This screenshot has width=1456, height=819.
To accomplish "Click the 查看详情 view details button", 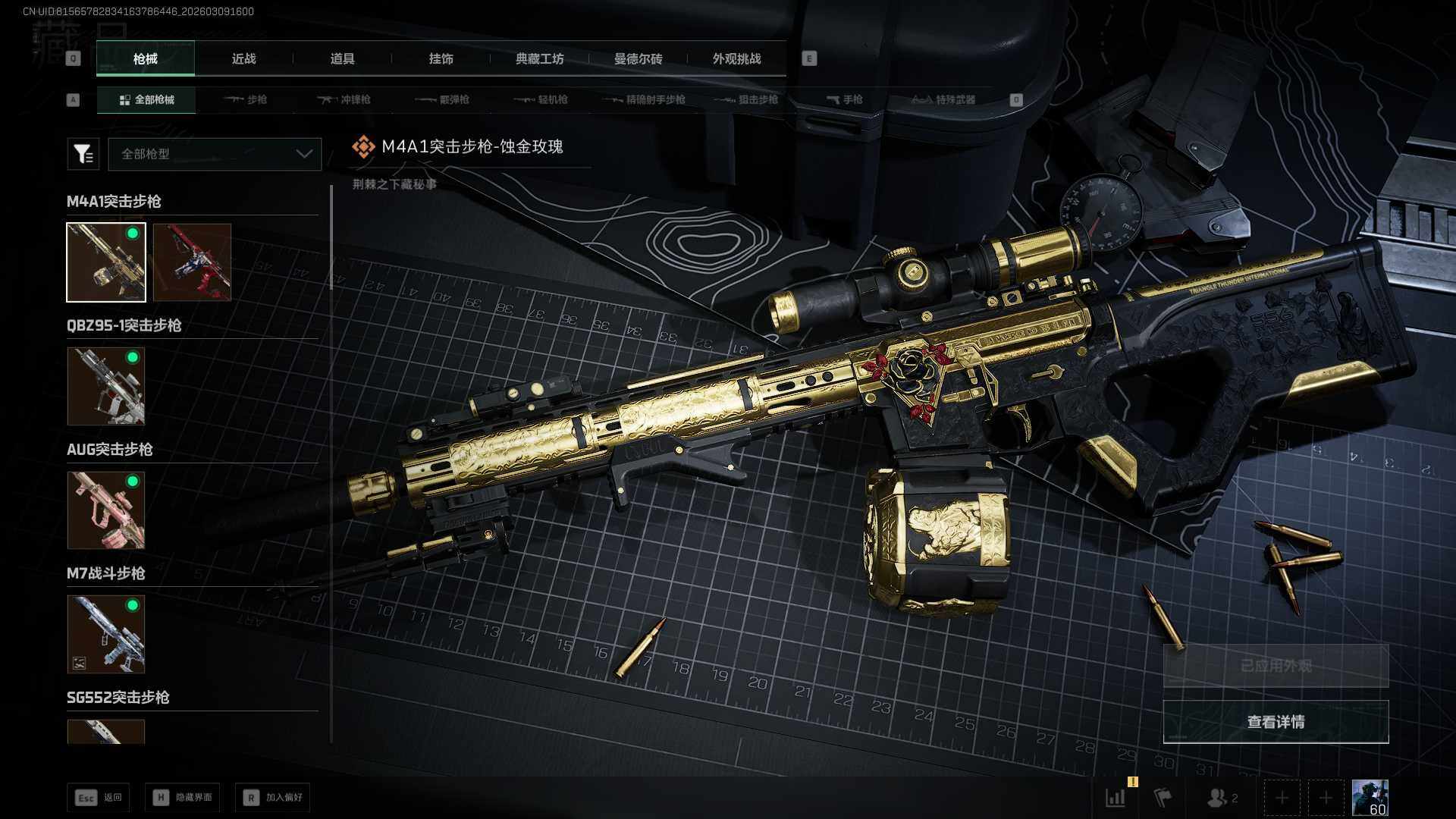I will [x=1276, y=722].
